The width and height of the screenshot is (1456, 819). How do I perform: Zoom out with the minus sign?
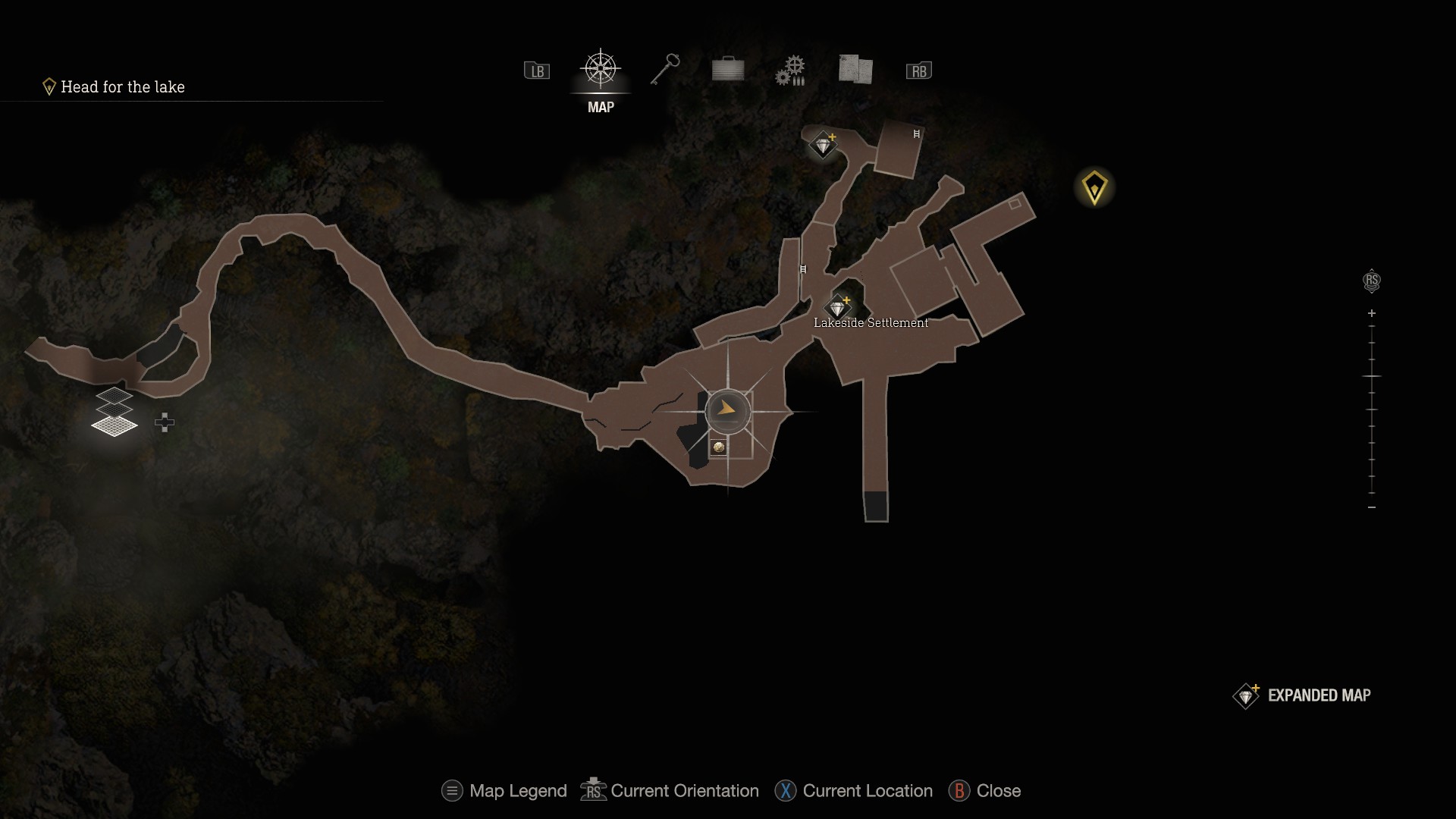pos(1372,507)
